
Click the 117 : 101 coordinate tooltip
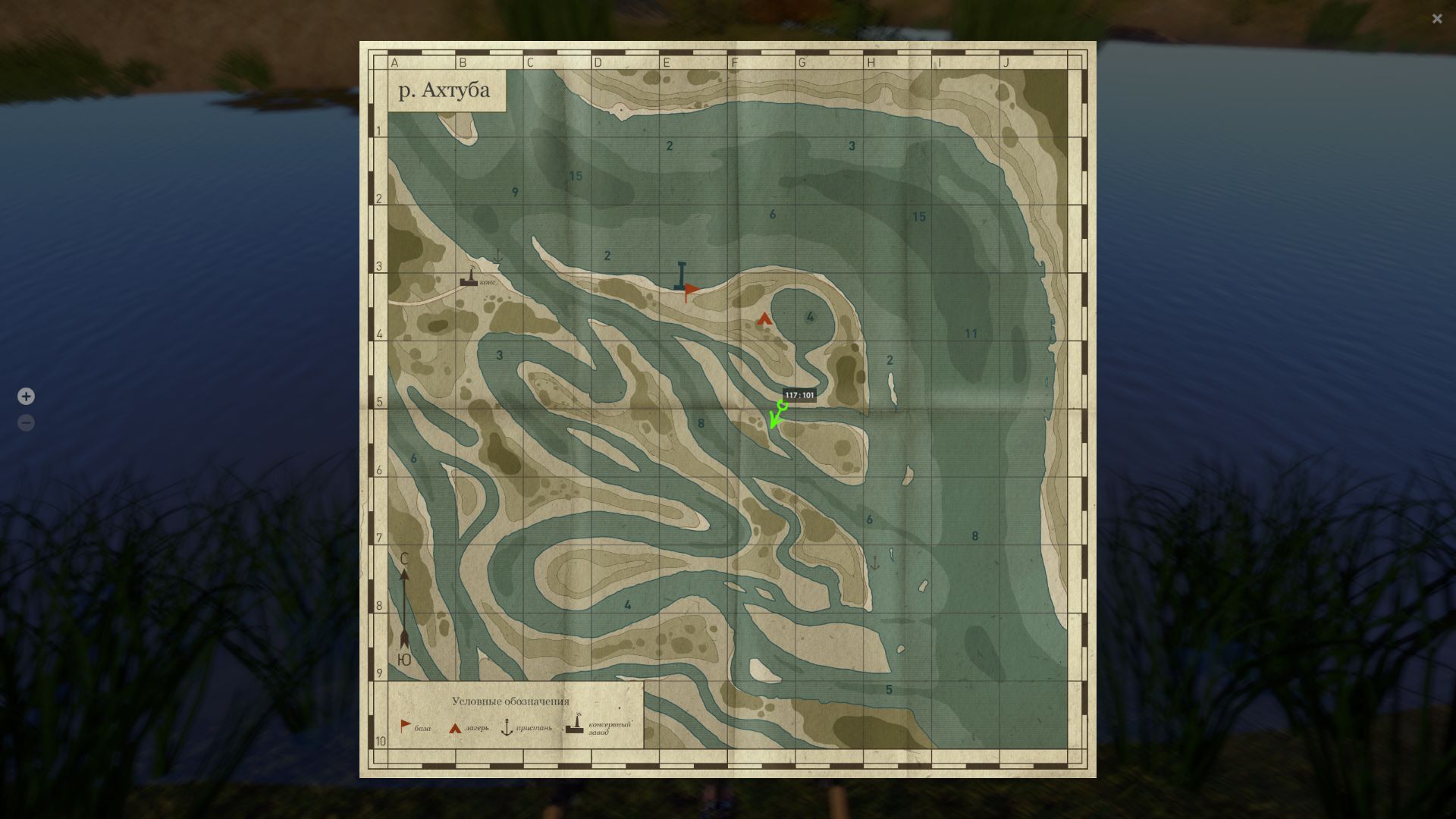pyautogui.click(x=799, y=395)
